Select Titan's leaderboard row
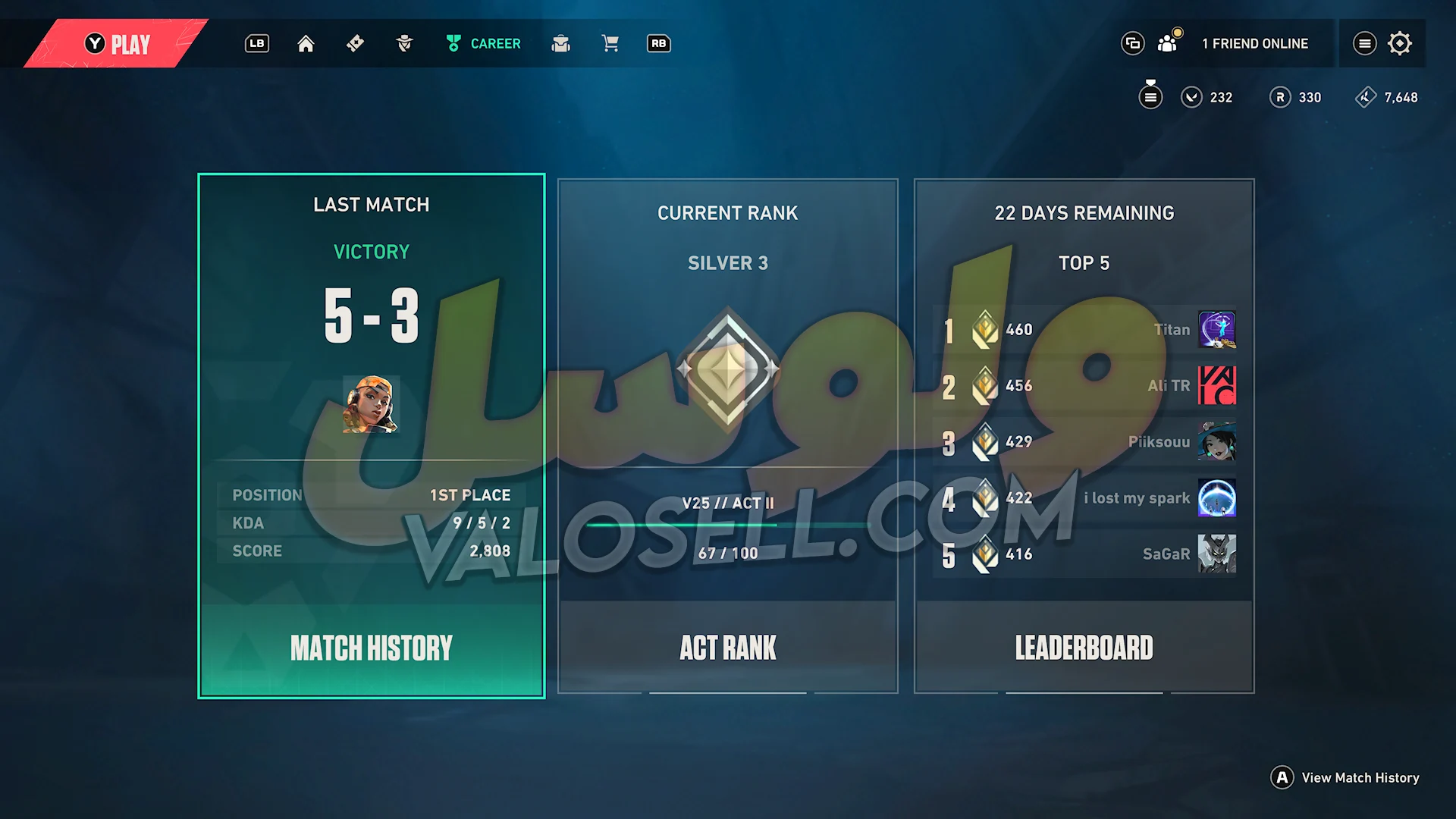The image size is (1456, 819). click(1084, 330)
